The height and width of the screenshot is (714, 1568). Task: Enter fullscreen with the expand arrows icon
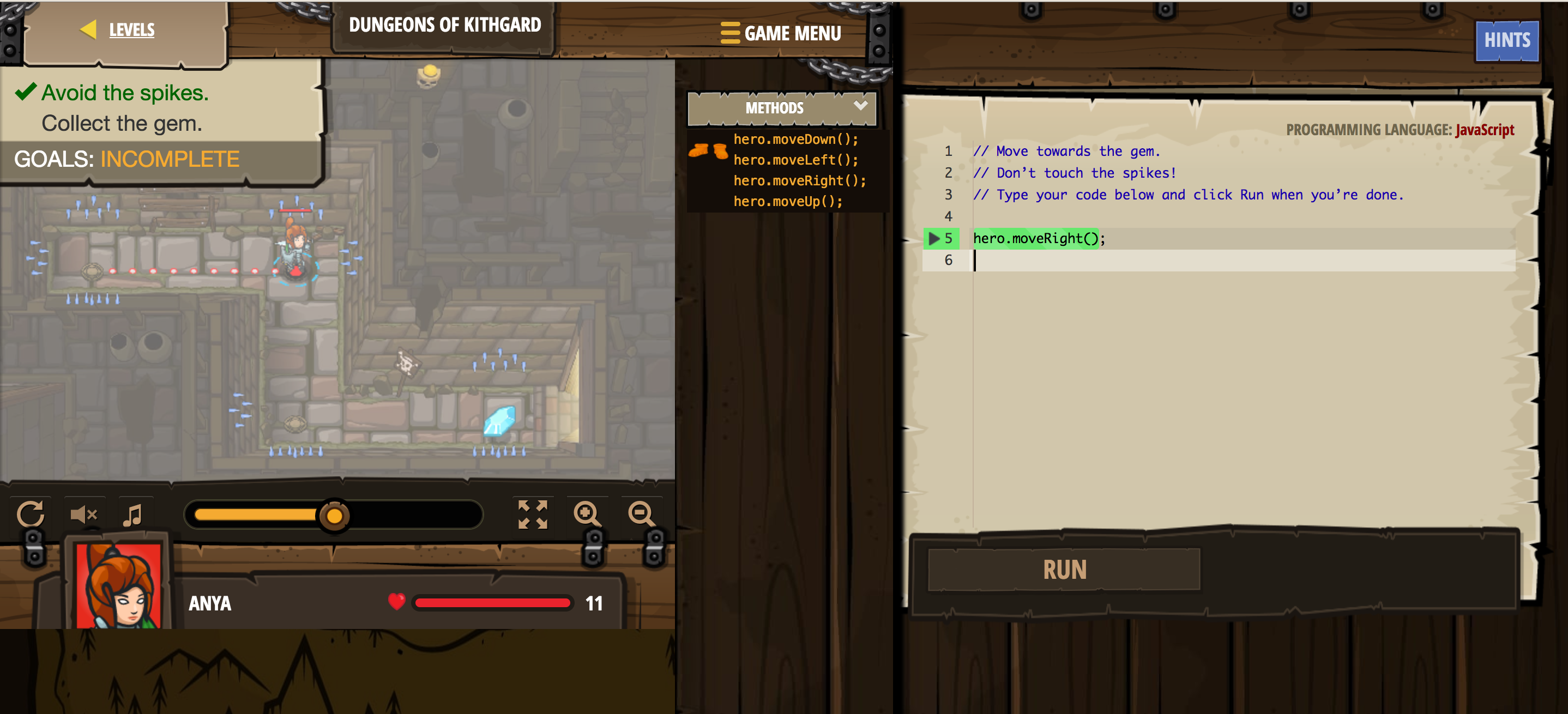pos(532,515)
